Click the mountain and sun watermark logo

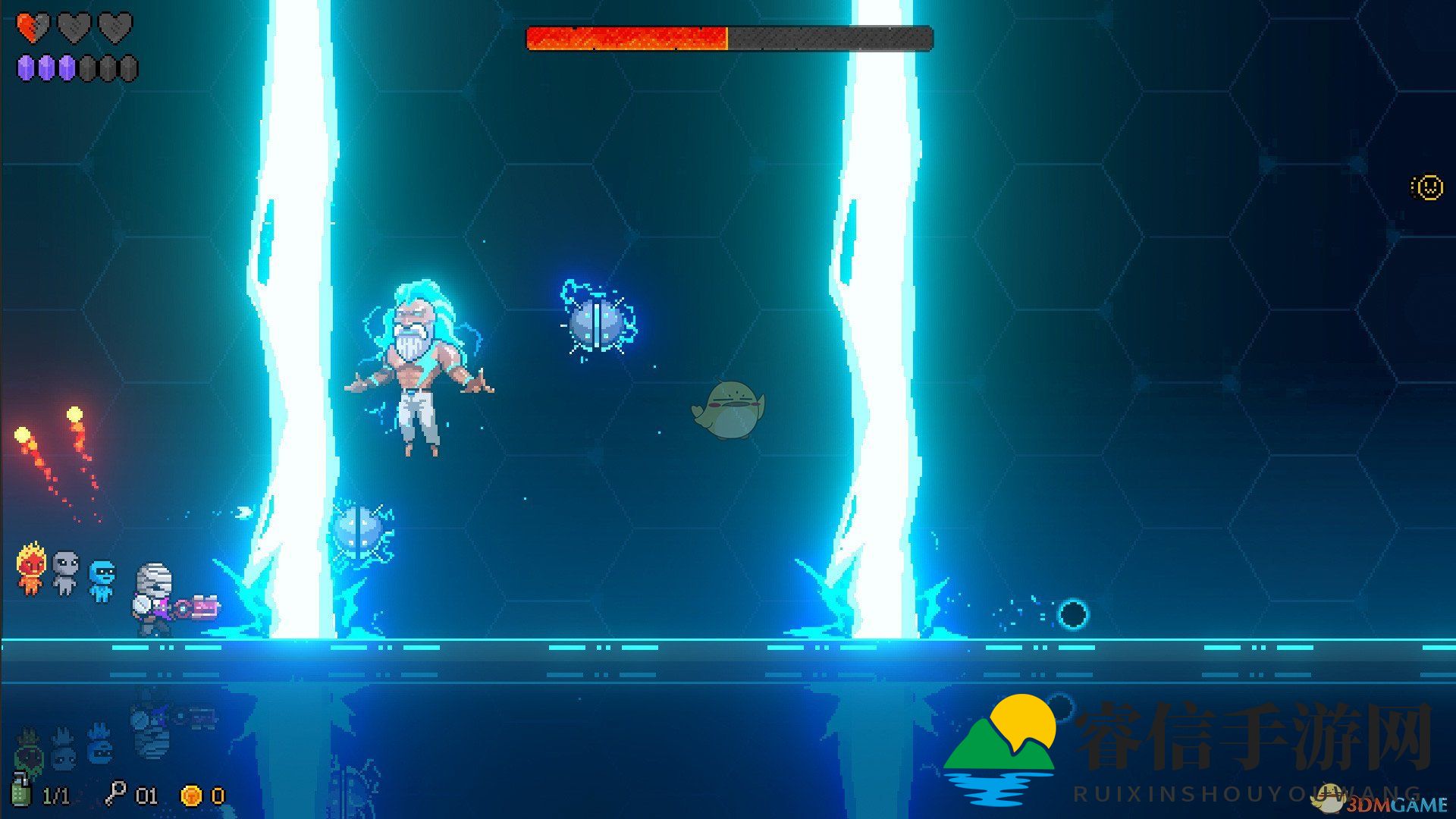[x=1000, y=747]
